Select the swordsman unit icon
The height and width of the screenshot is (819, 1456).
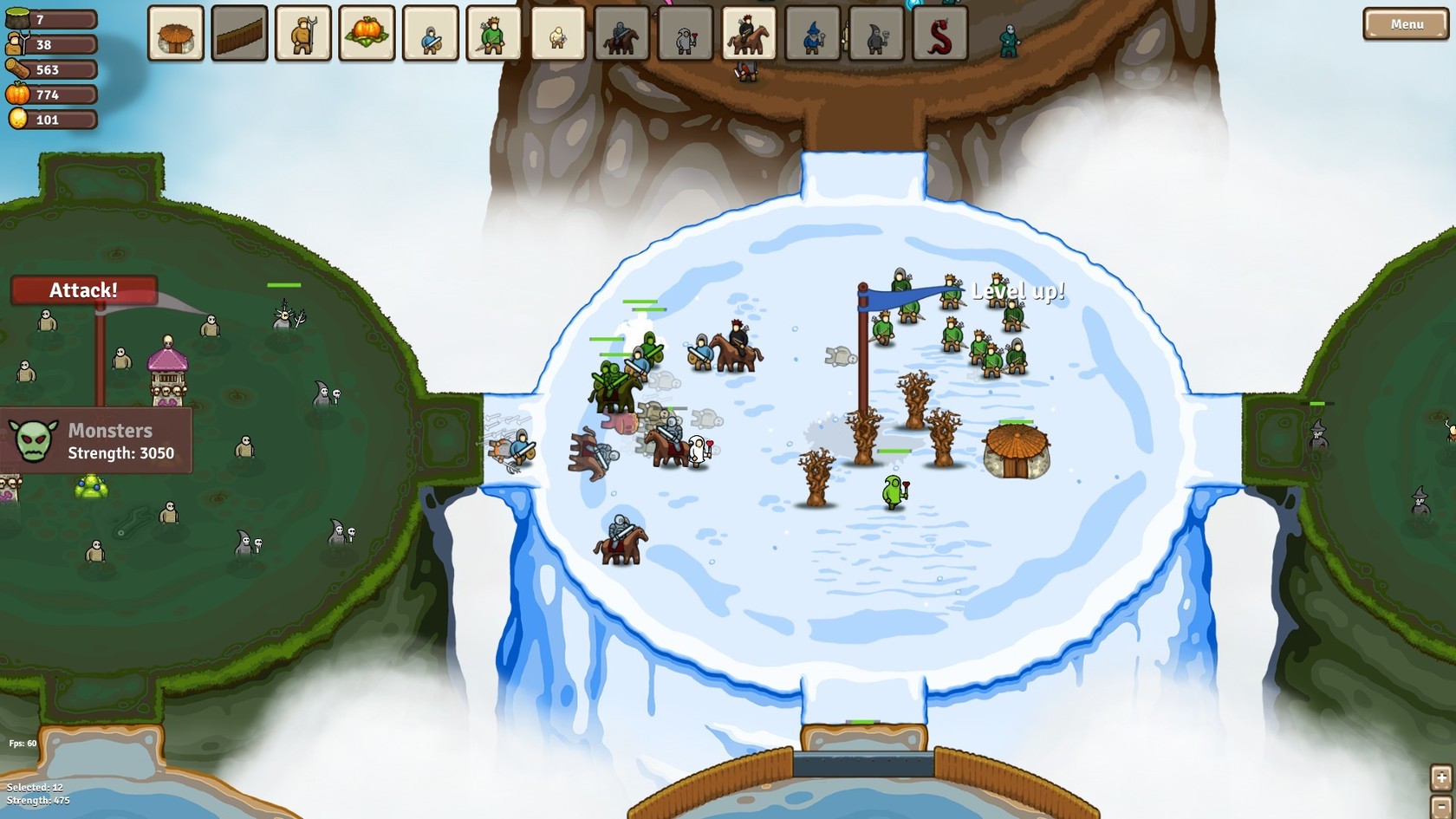430,33
